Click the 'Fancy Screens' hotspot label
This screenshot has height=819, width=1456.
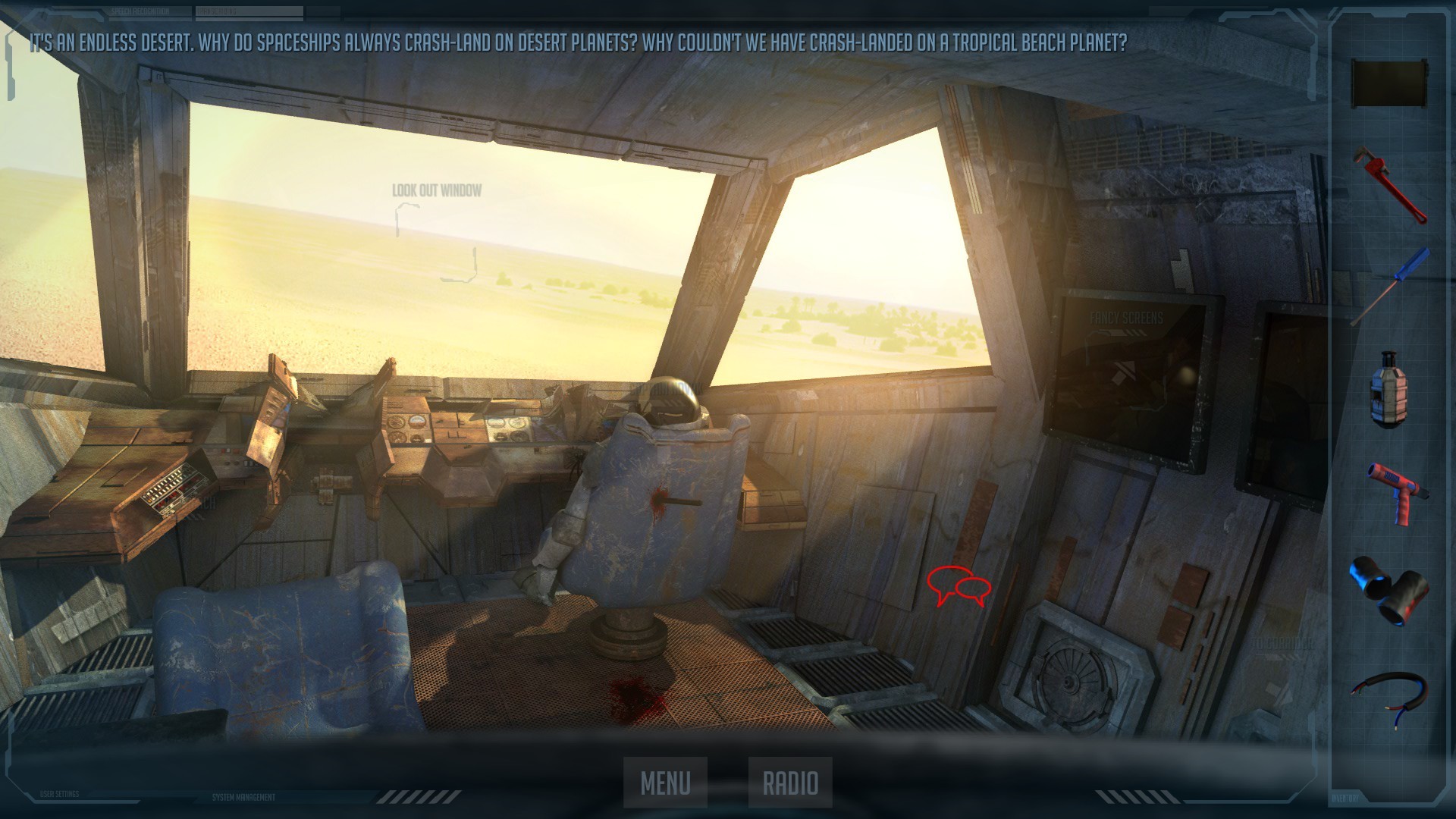[1126, 318]
